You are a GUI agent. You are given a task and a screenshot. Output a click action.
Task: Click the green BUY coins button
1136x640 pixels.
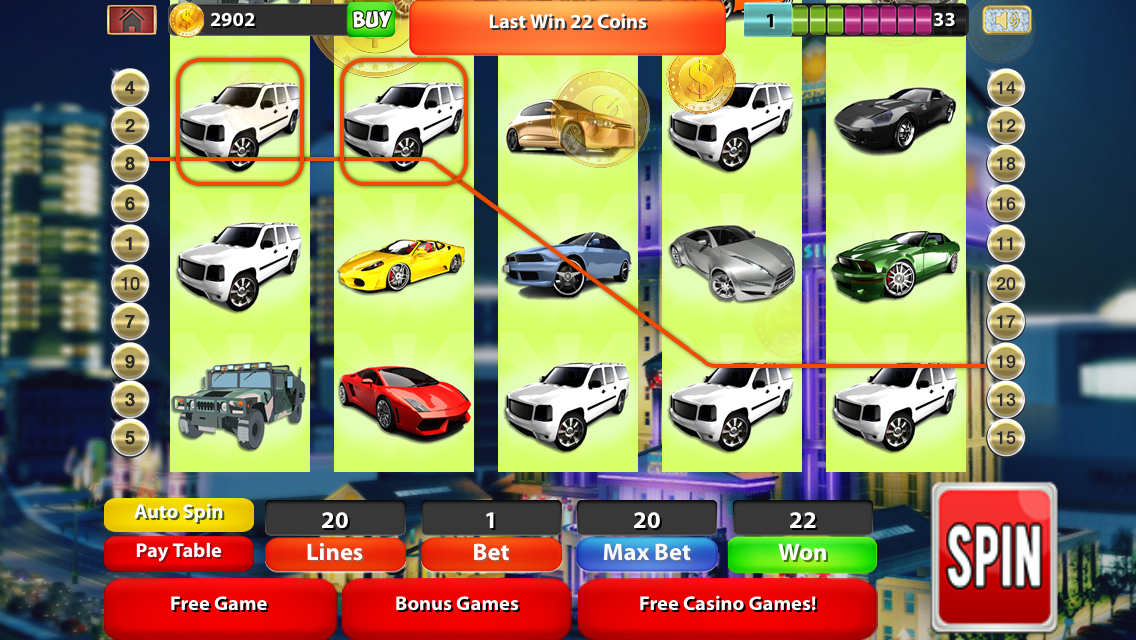click(x=371, y=20)
